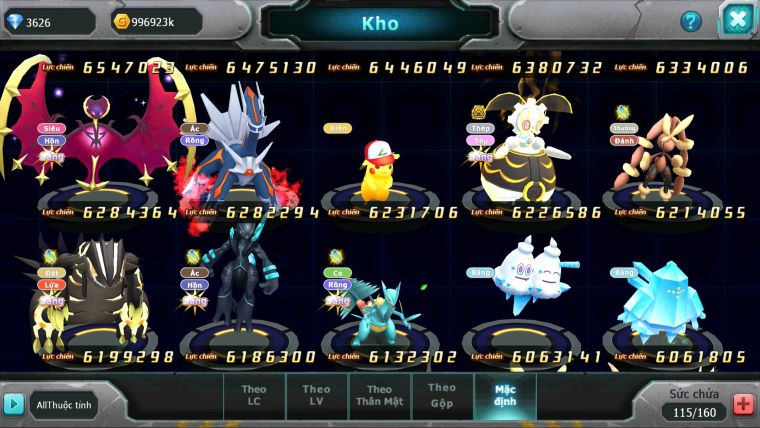Select the Pikachu wearing a red cap
760x428 pixels.
coord(379,165)
